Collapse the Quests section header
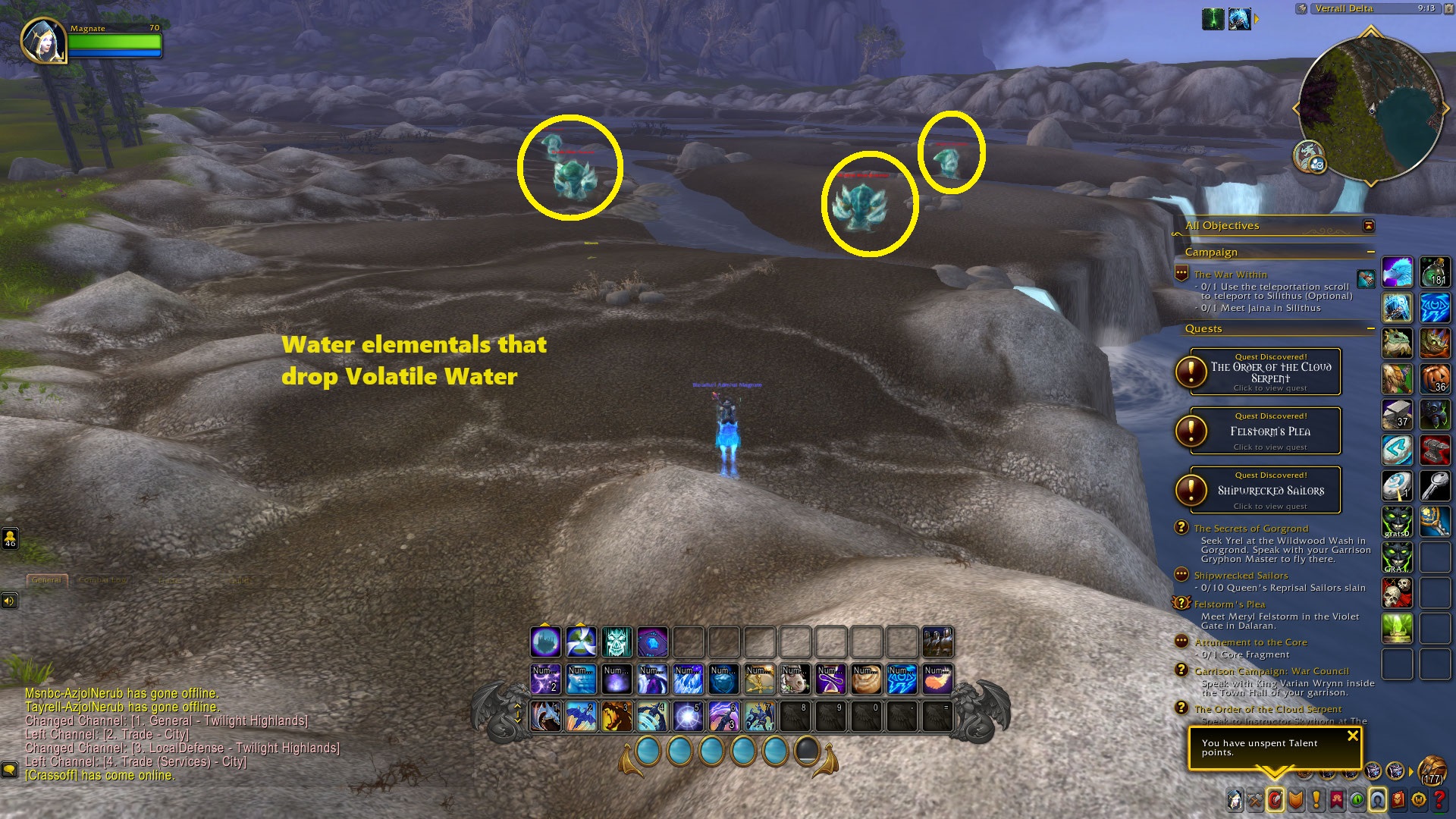Image resolution: width=1456 pixels, height=819 pixels. [x=1370, y=328]
